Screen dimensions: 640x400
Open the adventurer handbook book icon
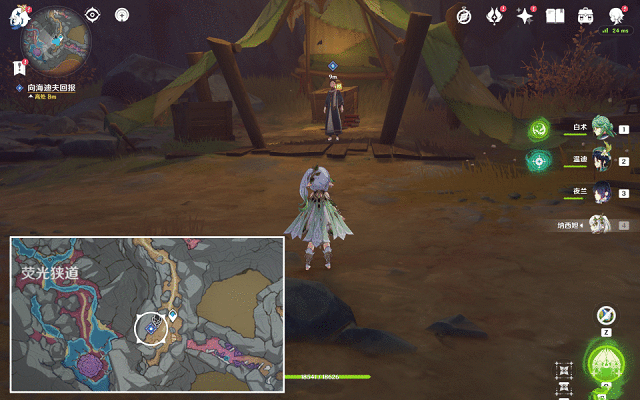pos(554,15)
